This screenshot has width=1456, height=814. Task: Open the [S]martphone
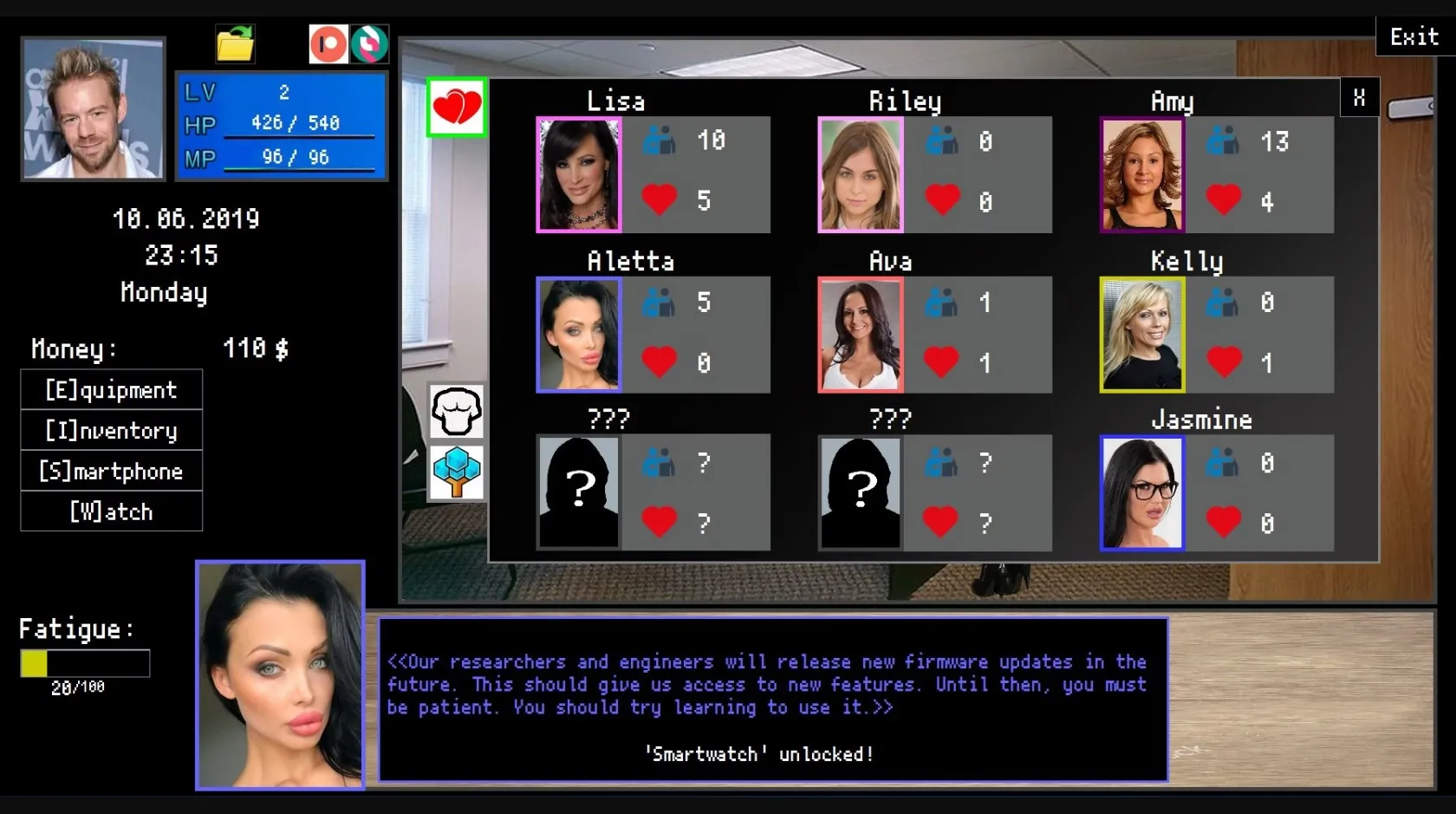point(111,471)
